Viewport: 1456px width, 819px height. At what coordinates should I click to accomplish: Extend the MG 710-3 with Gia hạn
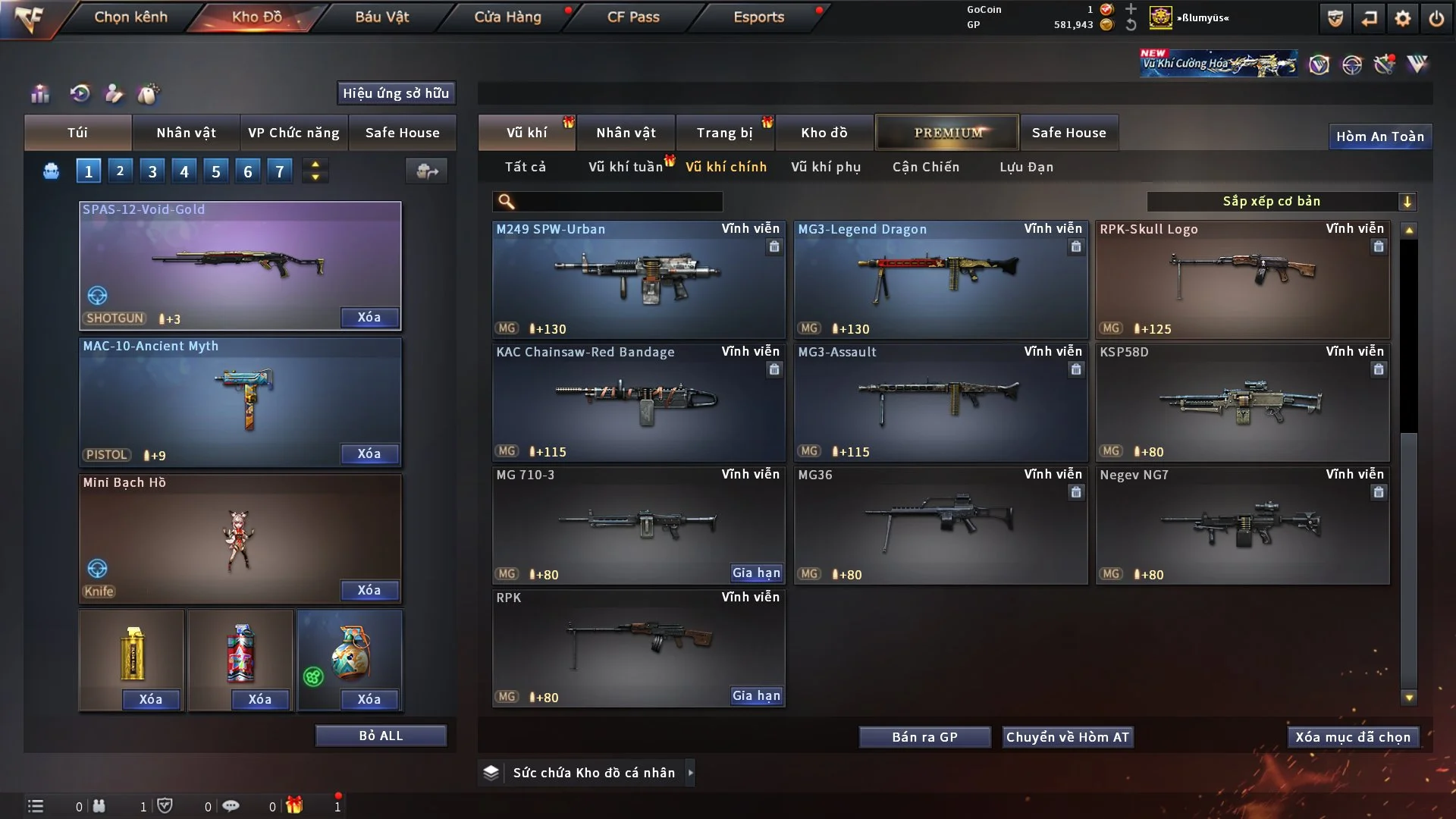click(756, 573)
